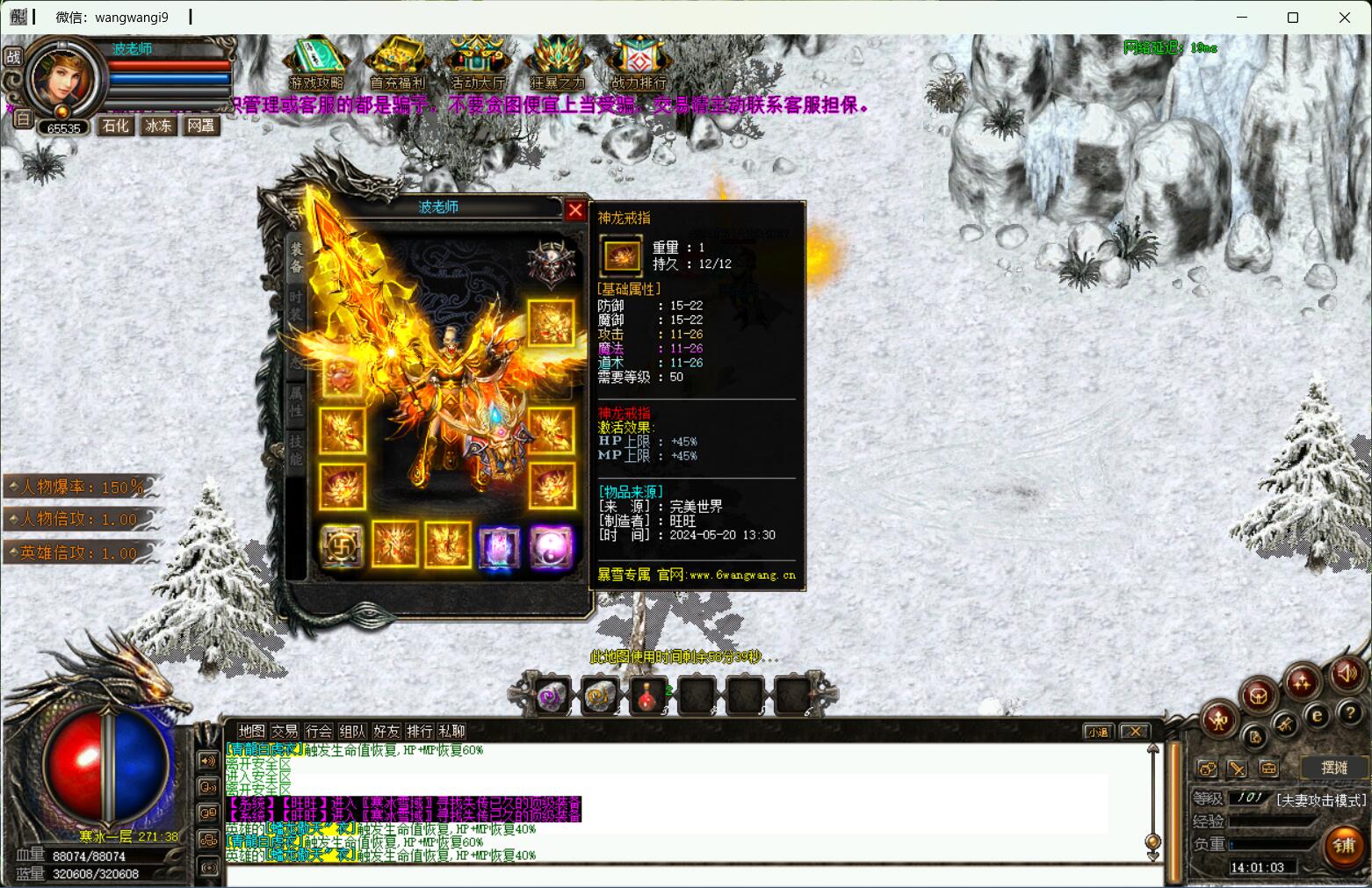The height and width of the screenshot is (888, 1372).
Task: Open the 私聊 private chat channel
Action: click(x=451, y=731)
